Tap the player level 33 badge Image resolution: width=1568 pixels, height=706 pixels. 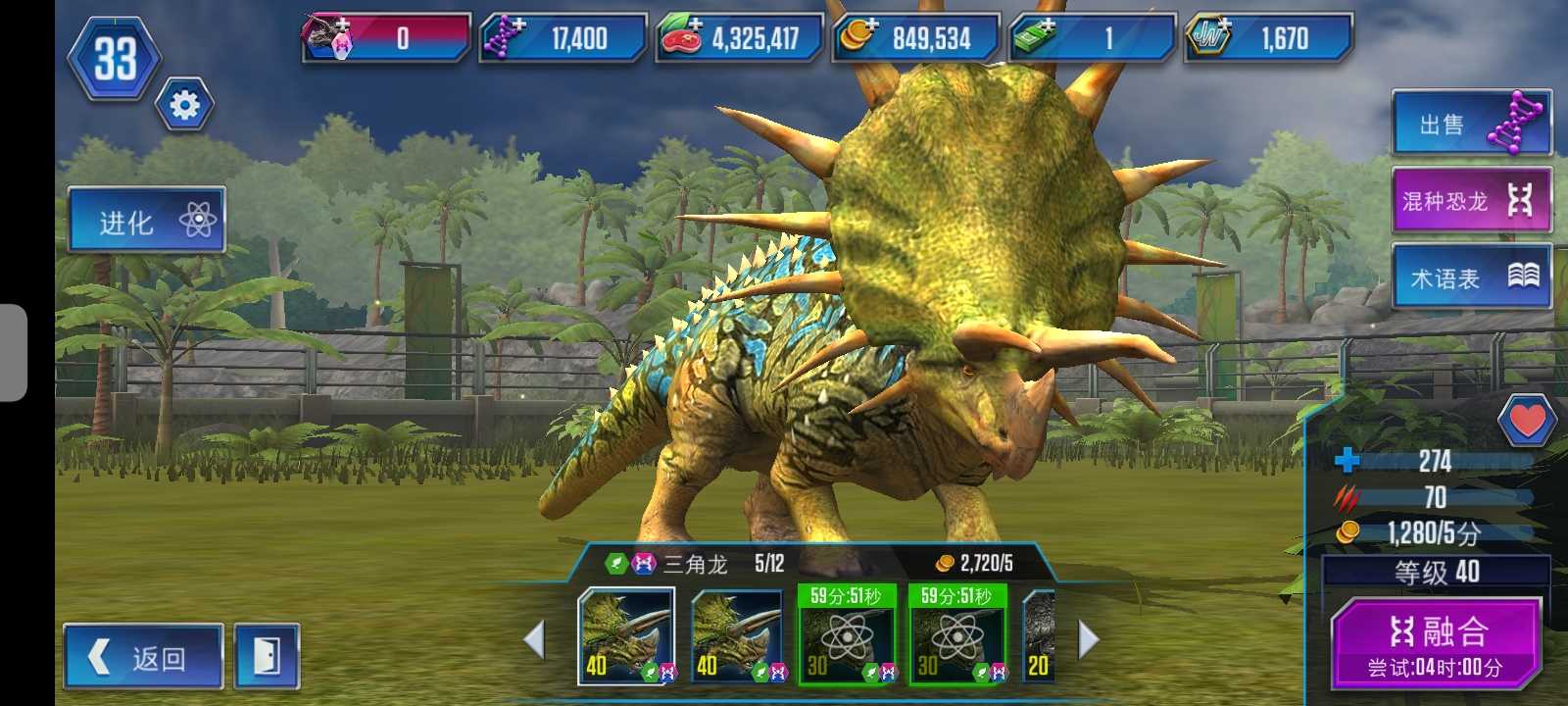pos(115,59)
